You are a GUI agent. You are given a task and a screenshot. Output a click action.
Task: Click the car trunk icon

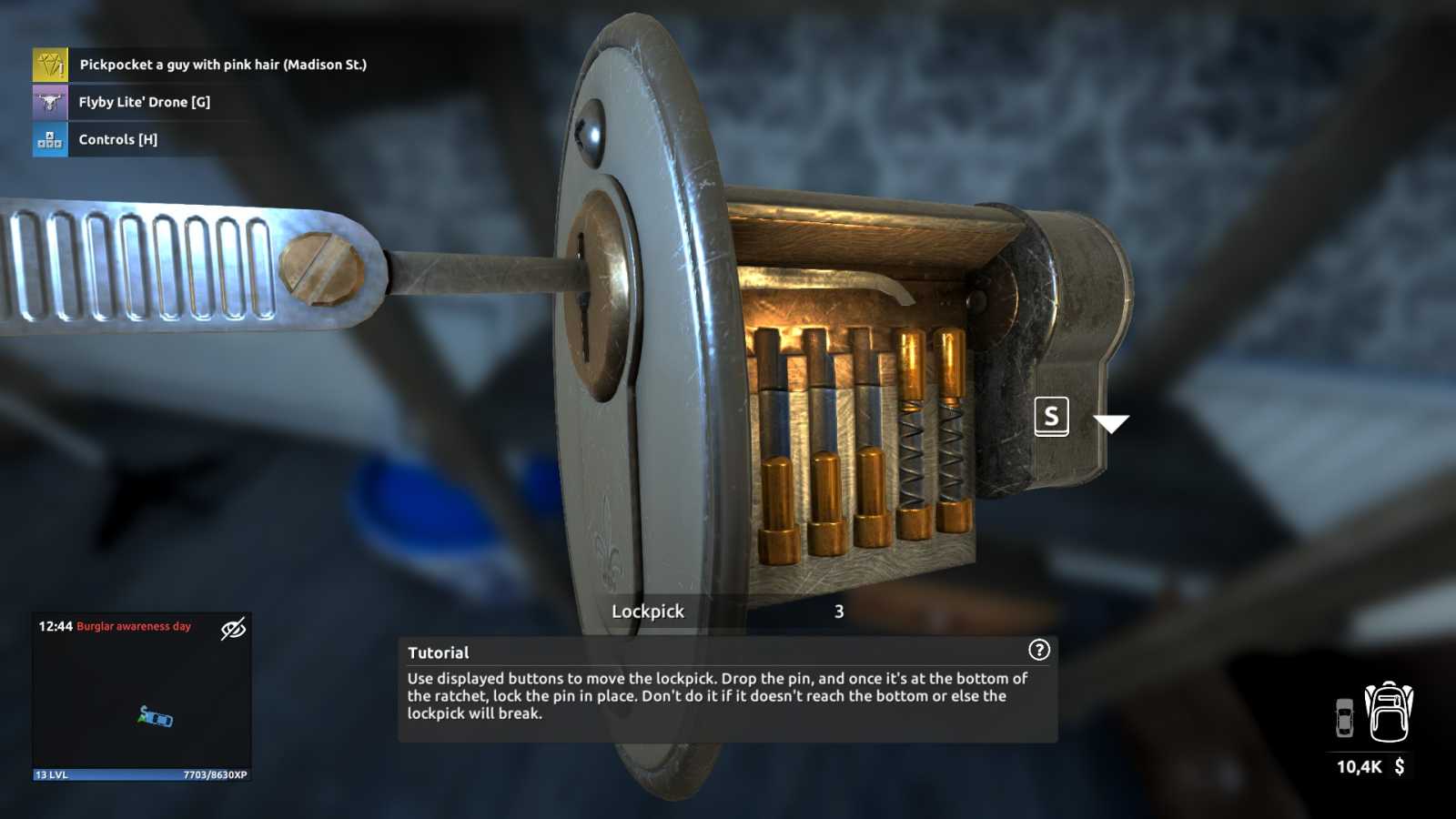tap(1344, 718)
